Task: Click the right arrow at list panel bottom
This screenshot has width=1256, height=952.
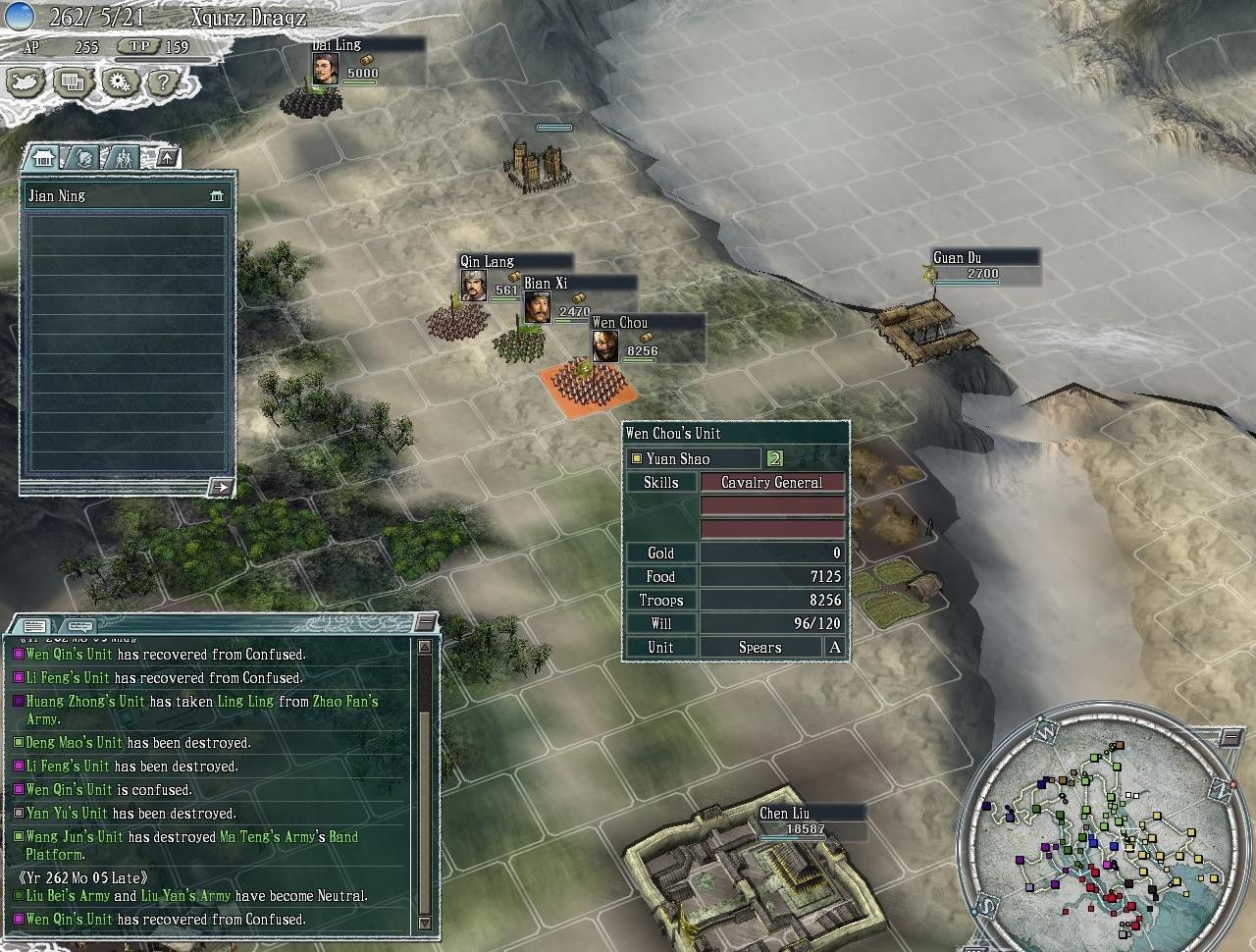Action: click(222, 487)
